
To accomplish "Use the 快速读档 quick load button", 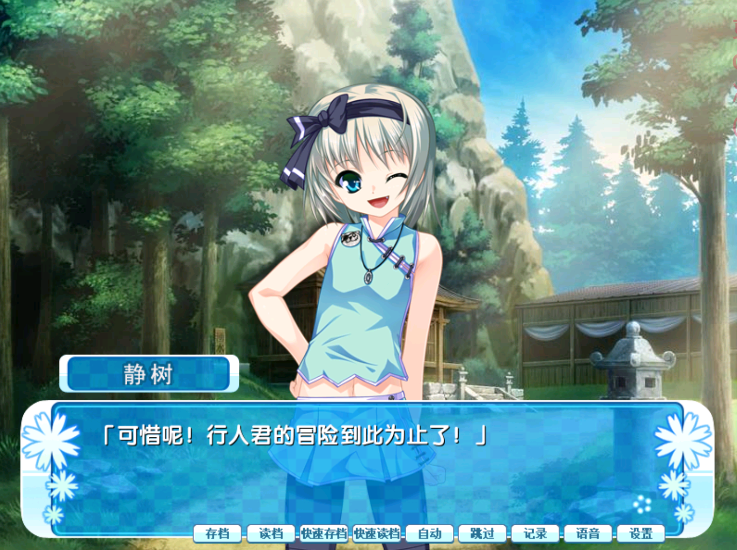I will [x=377, y=533].
